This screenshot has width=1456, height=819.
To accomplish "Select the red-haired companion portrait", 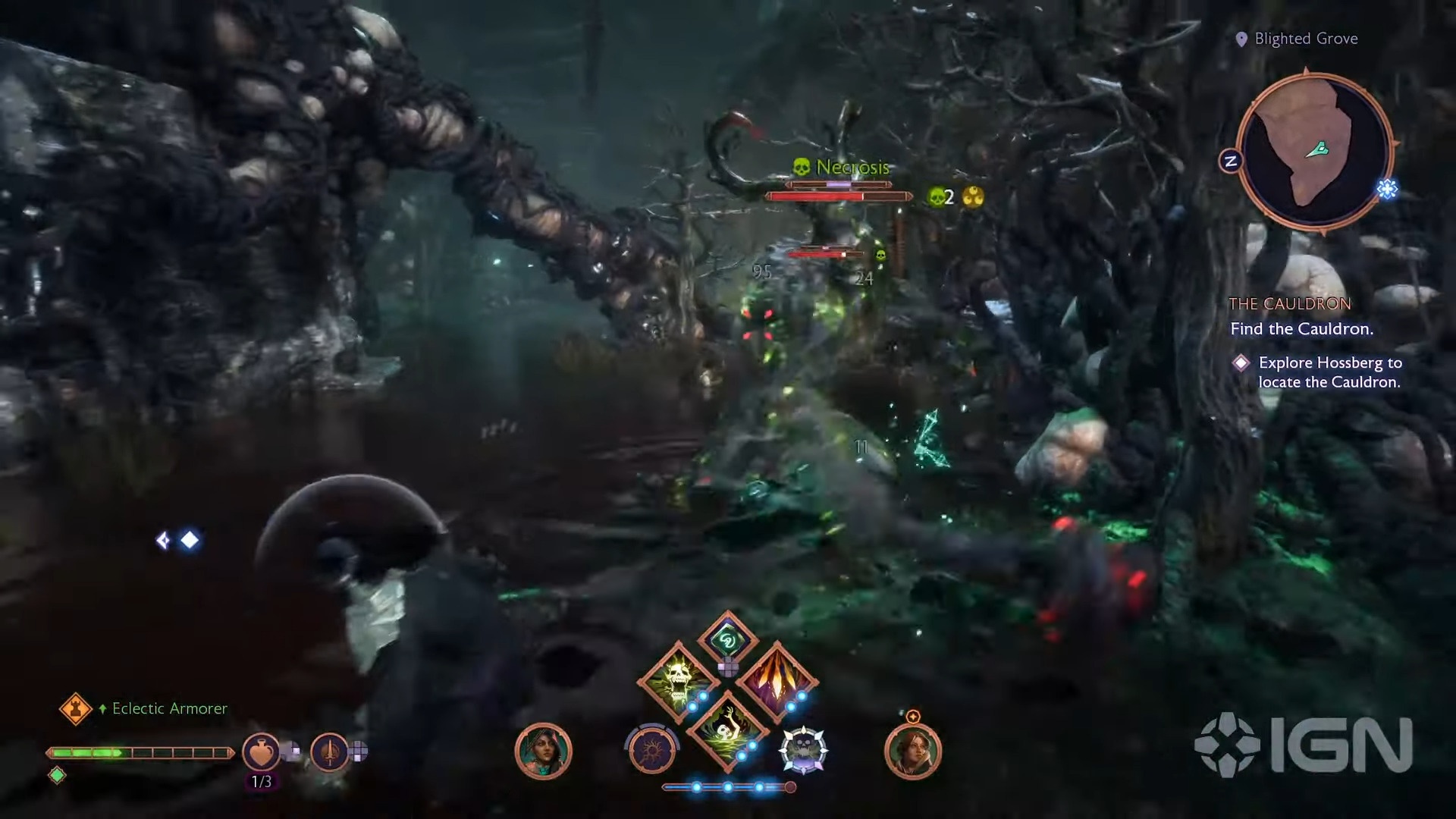I will (912, 752).
